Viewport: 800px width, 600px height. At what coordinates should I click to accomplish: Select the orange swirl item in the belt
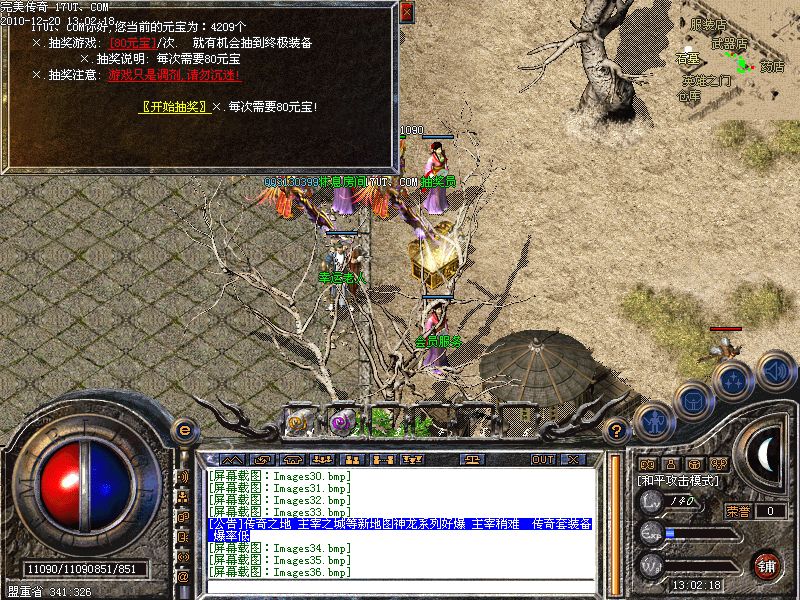point(299,421)
